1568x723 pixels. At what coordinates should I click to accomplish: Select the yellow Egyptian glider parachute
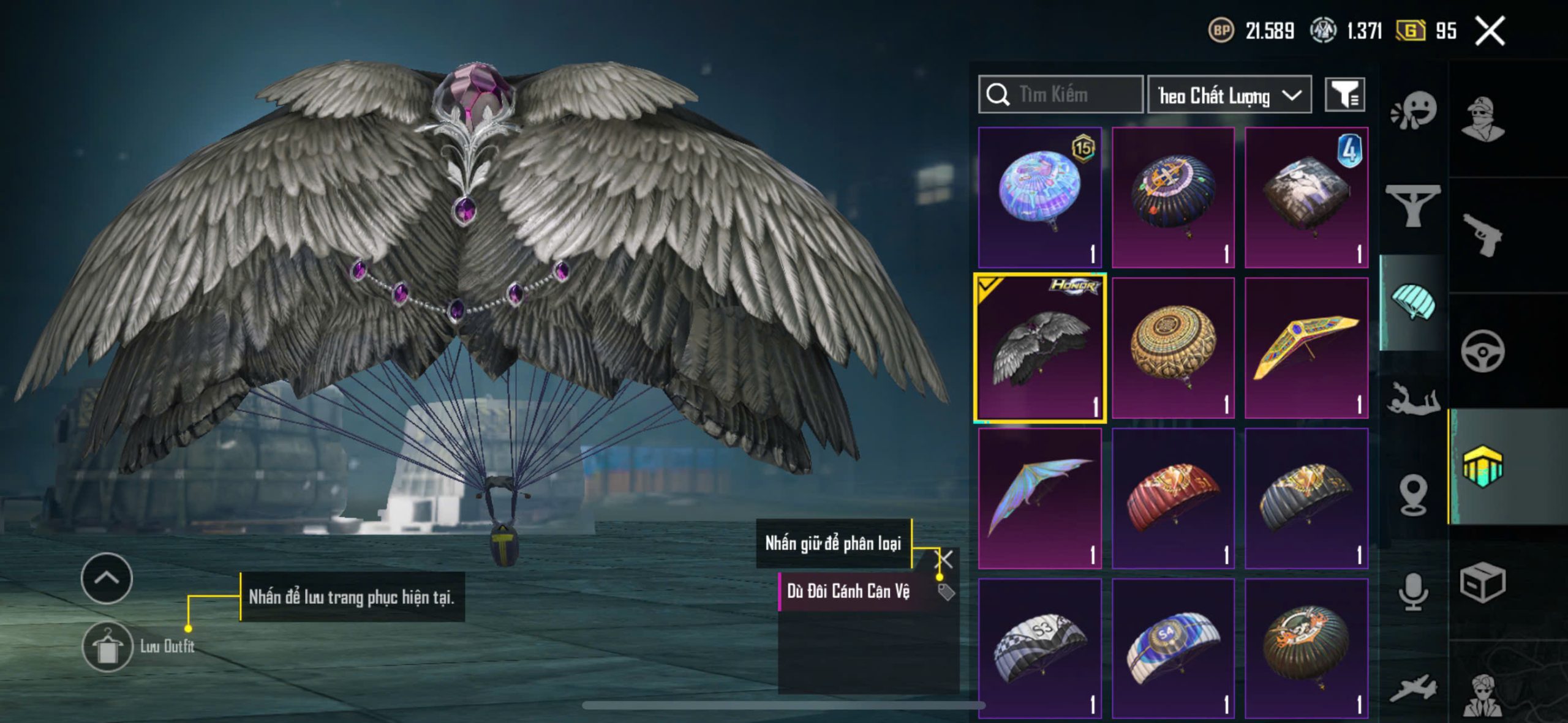point(1306,348)
